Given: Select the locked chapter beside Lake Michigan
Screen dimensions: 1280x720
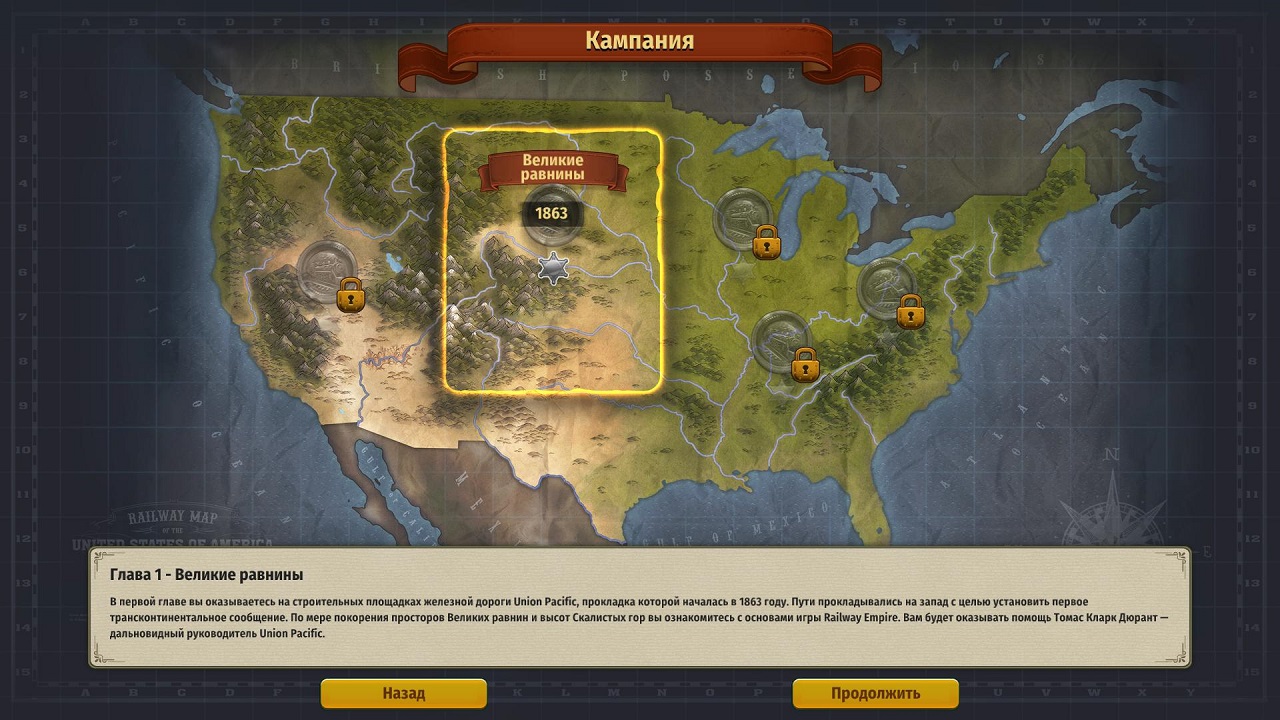Looking at the screenshot, I should tap(743, 218).
